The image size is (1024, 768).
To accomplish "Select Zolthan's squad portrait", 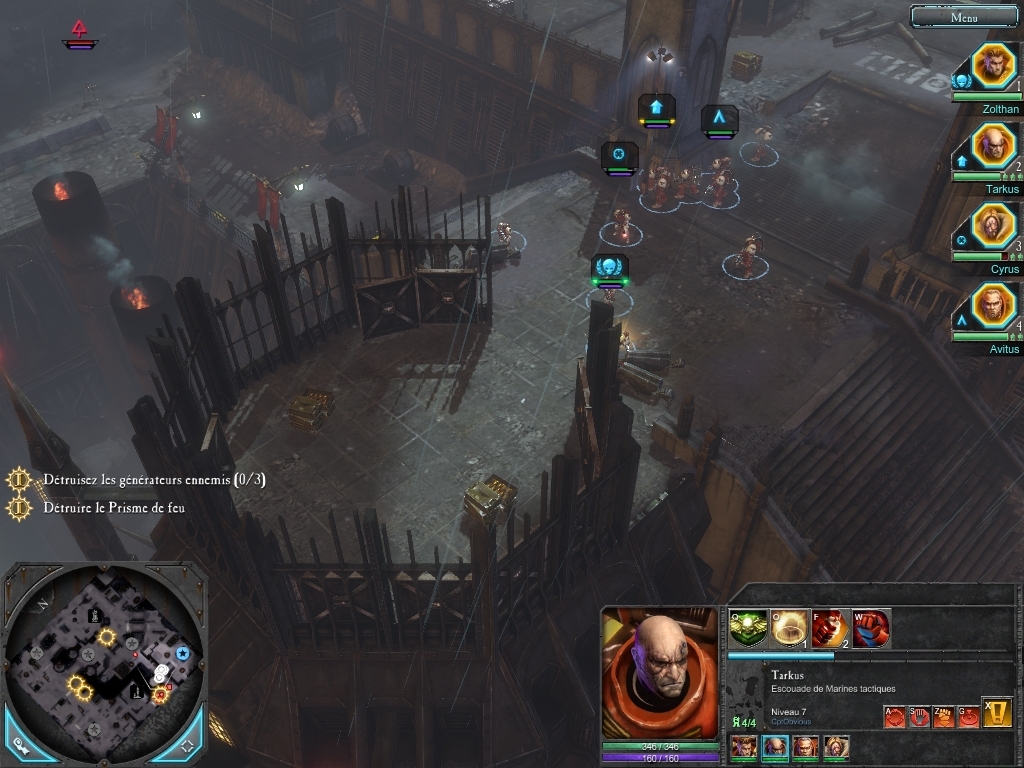I will coord(994,67).
